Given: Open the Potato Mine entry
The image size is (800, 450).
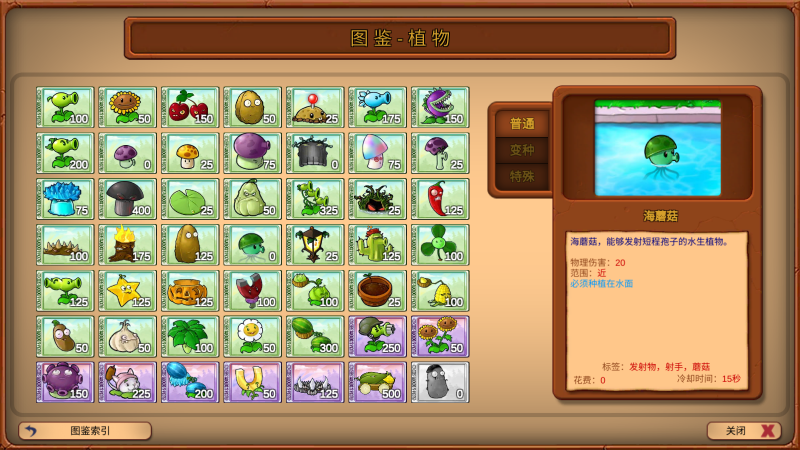Looking at the screenshot, I should click(x=315, y=106).
